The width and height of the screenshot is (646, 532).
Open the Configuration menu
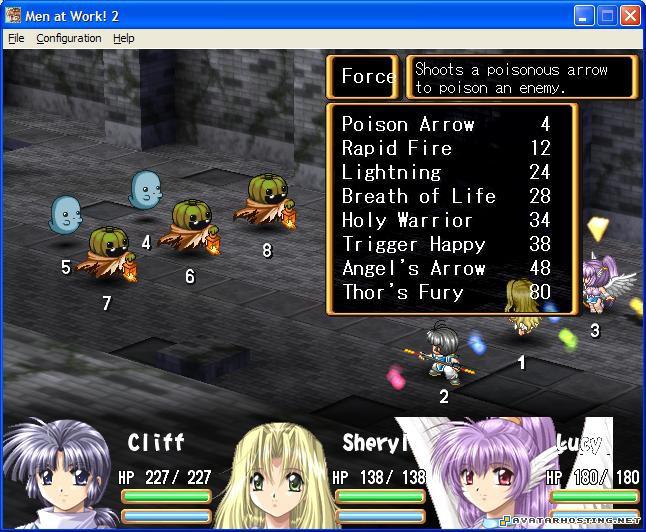pos(68,38)
